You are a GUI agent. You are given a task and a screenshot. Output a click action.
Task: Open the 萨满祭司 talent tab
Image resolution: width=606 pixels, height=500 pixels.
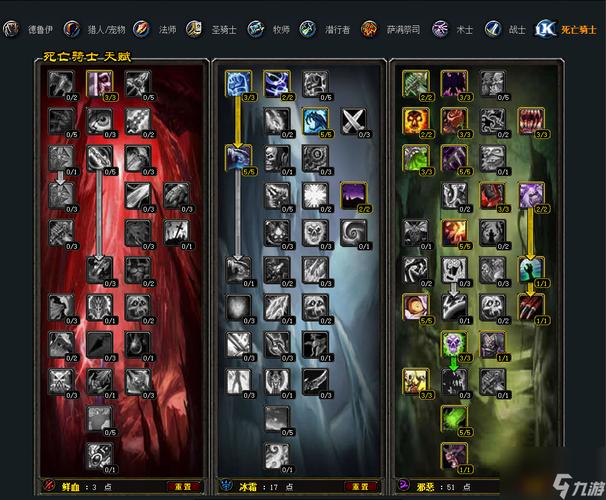[393, 29]
